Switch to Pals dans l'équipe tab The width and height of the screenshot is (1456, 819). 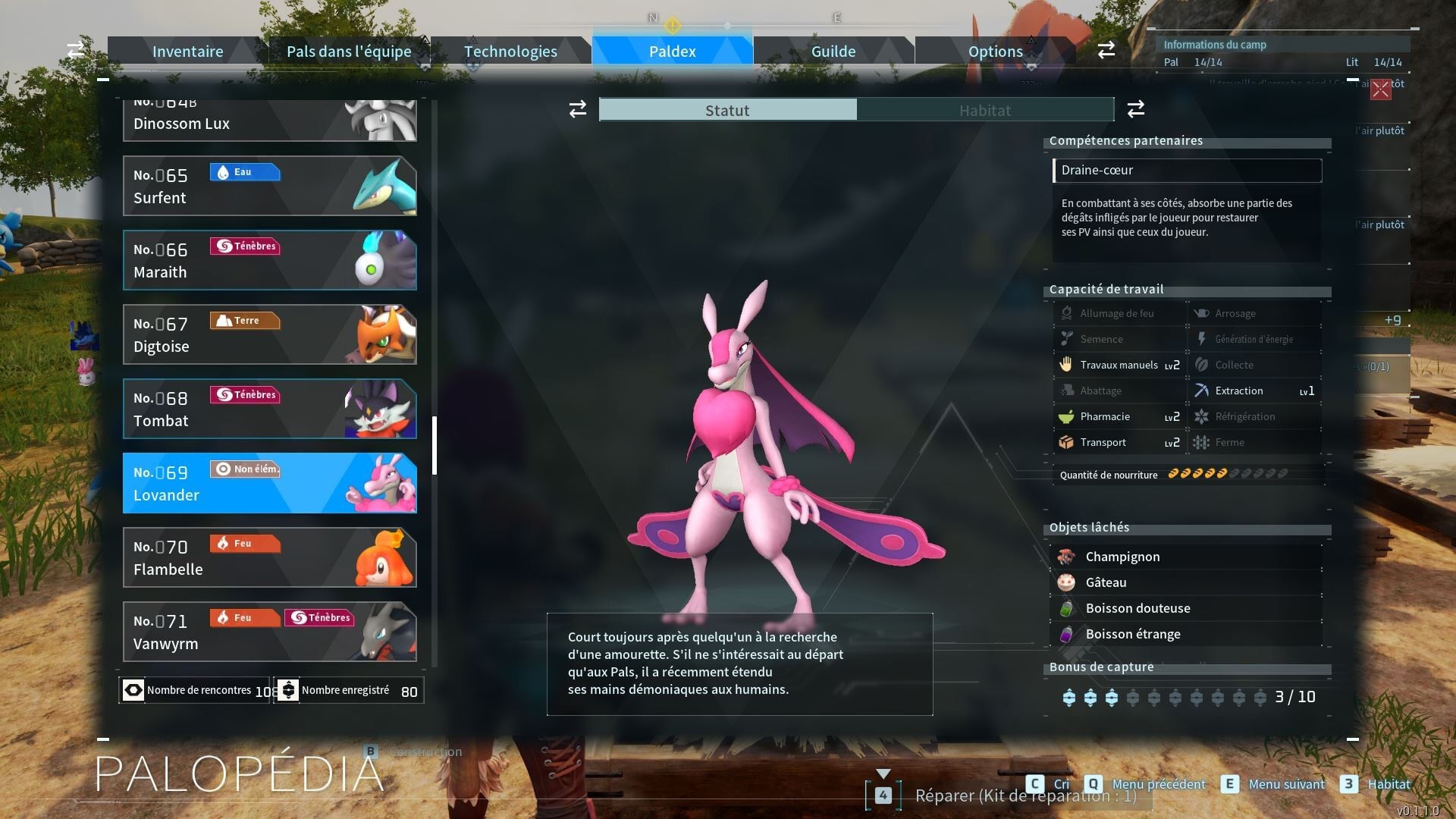(349, 52)
